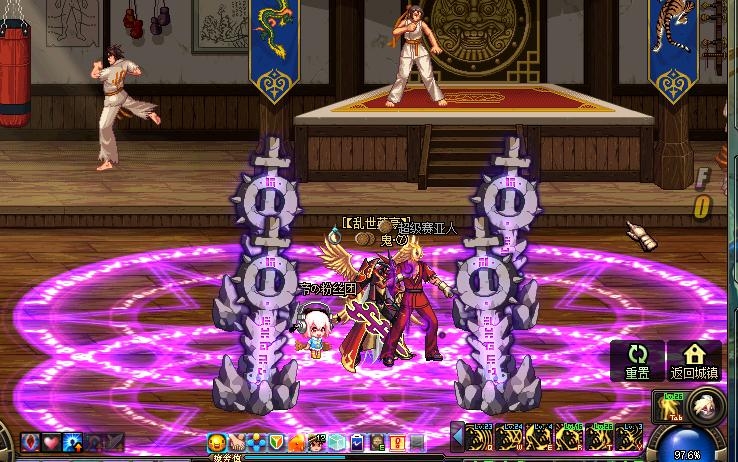The image size is (738, 462).
Task: Click the handshake icon in the menu bar
Action: coord(236,442)
